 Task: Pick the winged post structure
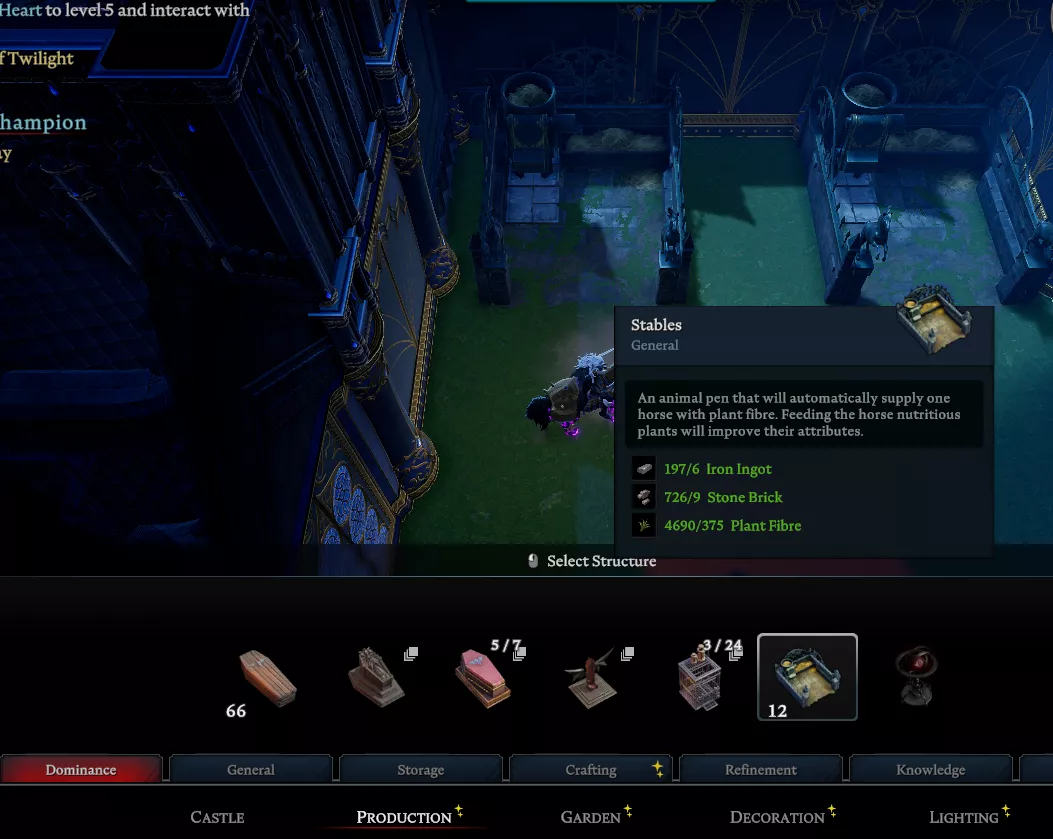tap(591, 677)
